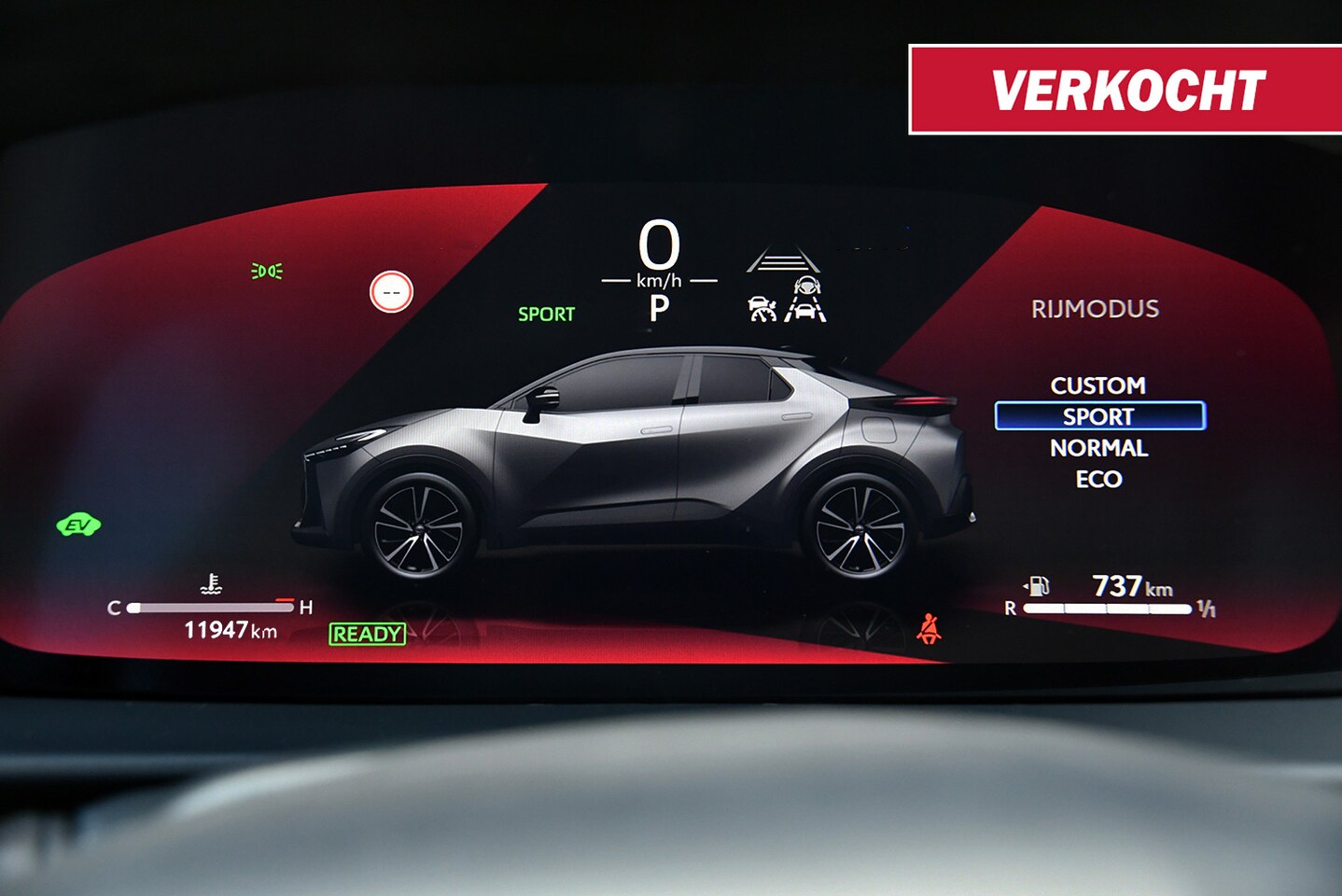Click the speed limit sign icon
This screenshot has width=1342, height=896.
391,292
